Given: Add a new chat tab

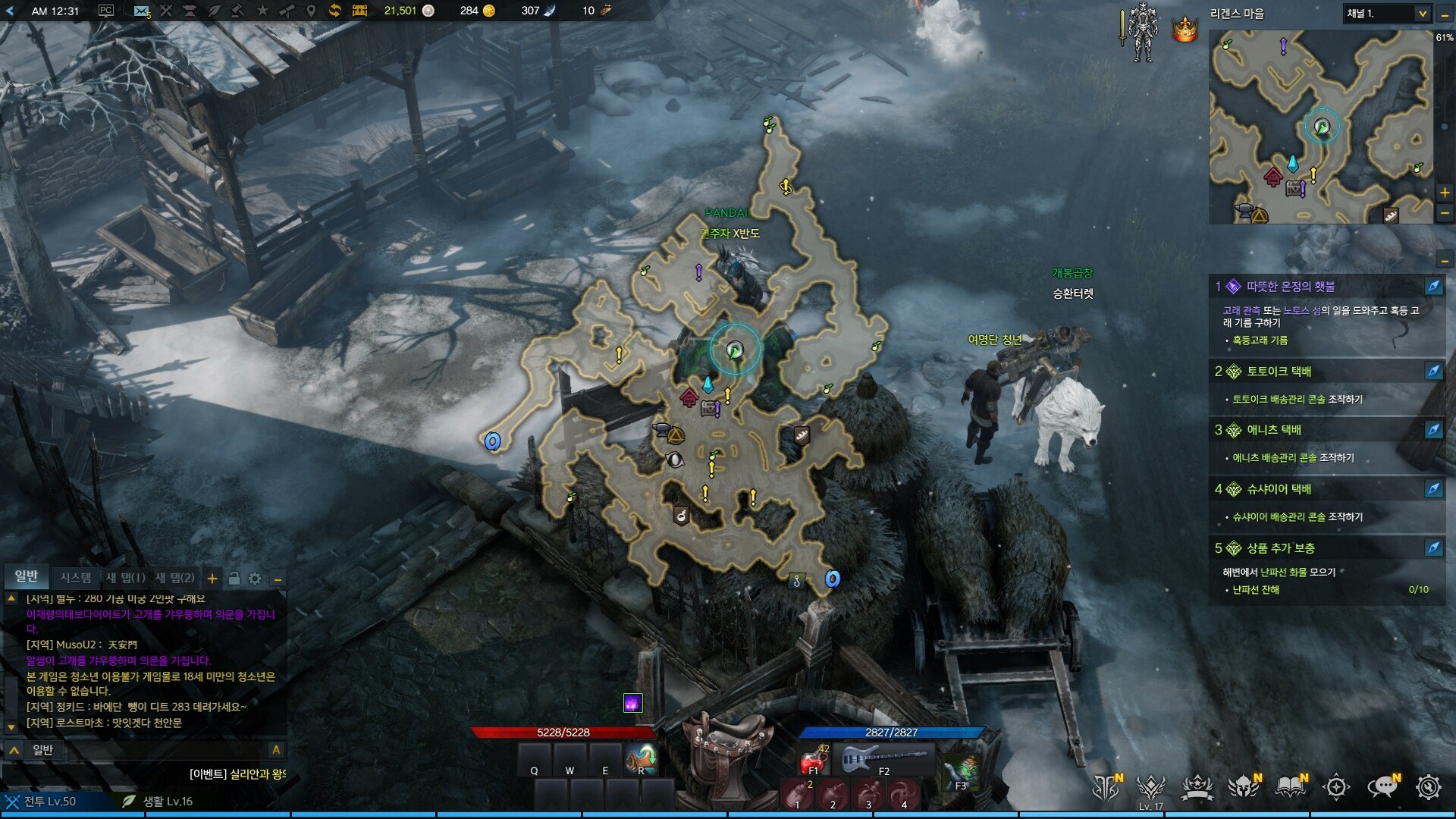Looking at the screenshot, I should pyautogui.click(x=212, y=579).
